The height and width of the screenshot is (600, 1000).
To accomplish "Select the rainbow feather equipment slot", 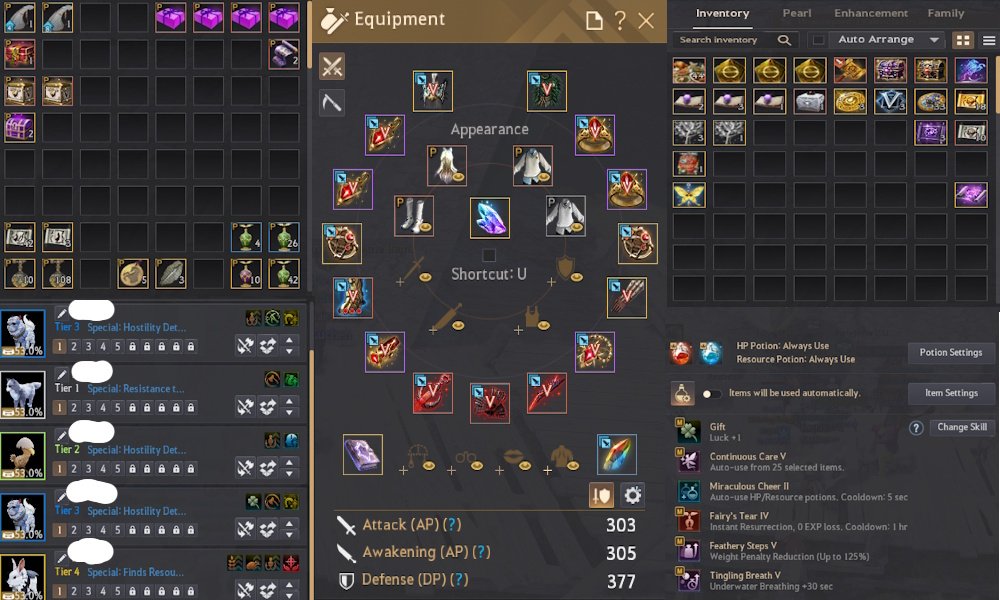I will [x=617, y=454].
